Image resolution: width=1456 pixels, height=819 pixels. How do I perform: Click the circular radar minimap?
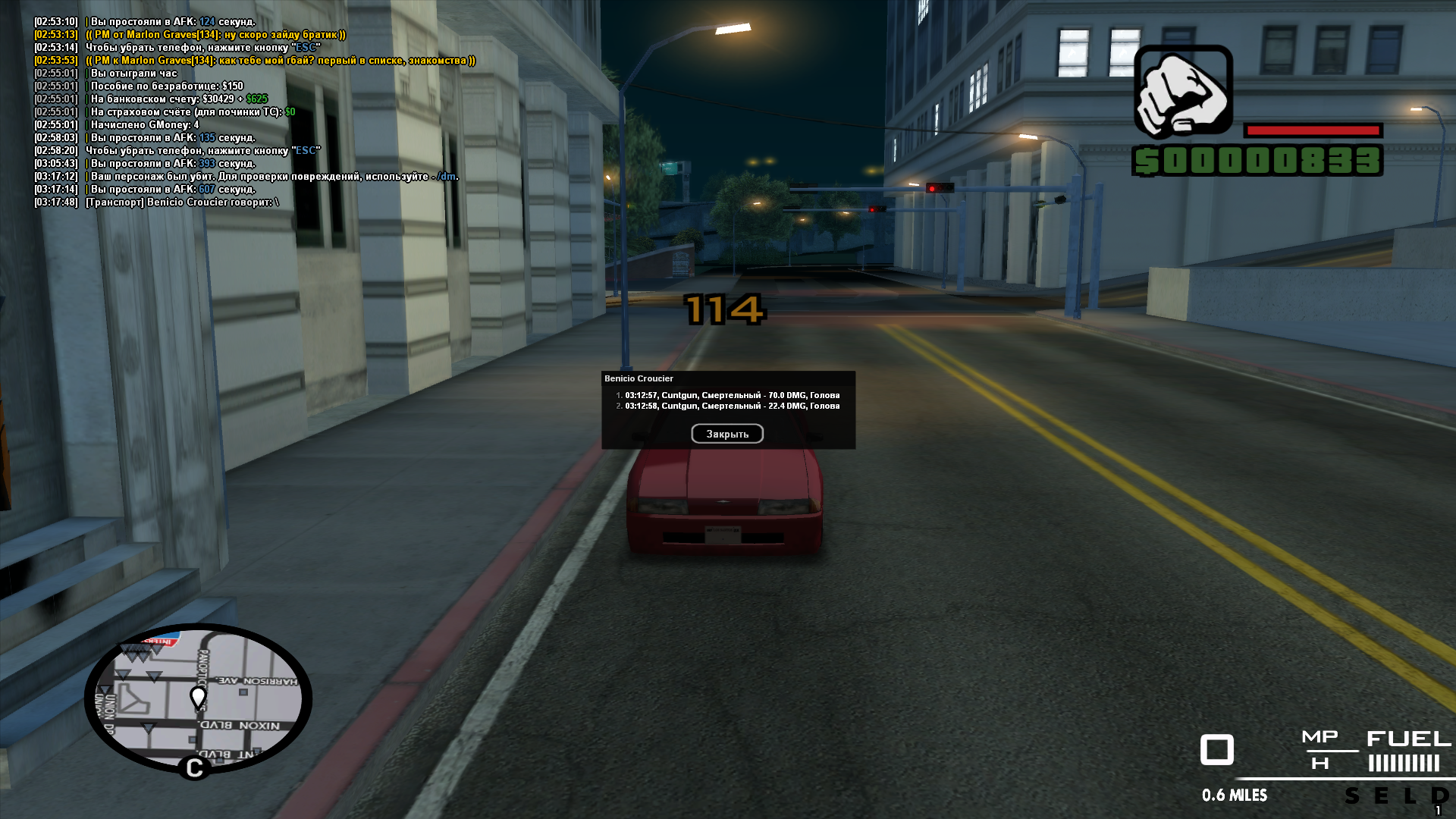tap(198, 699)
